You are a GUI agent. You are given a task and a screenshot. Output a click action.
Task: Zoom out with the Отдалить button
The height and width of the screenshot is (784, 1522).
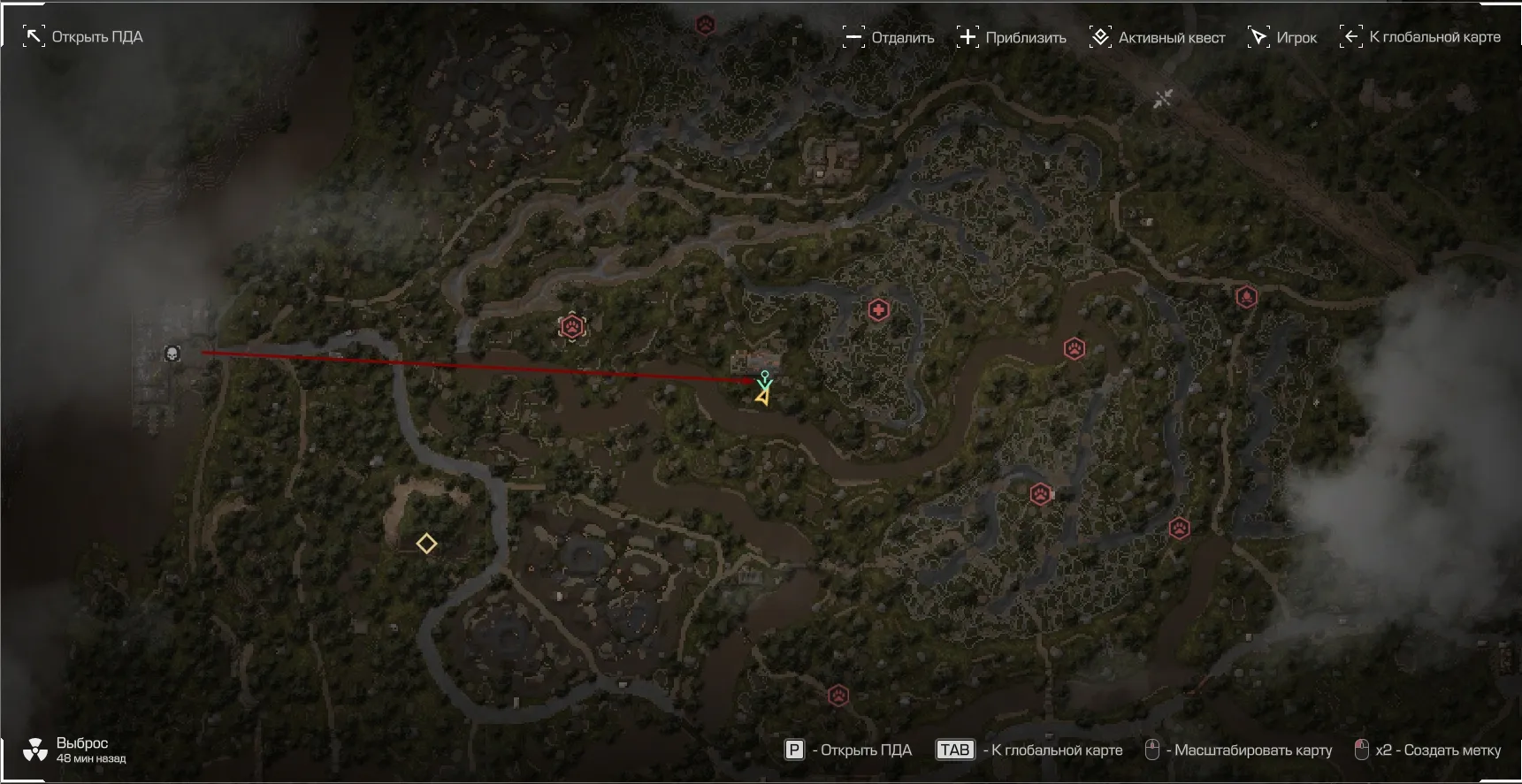[889, 37]
